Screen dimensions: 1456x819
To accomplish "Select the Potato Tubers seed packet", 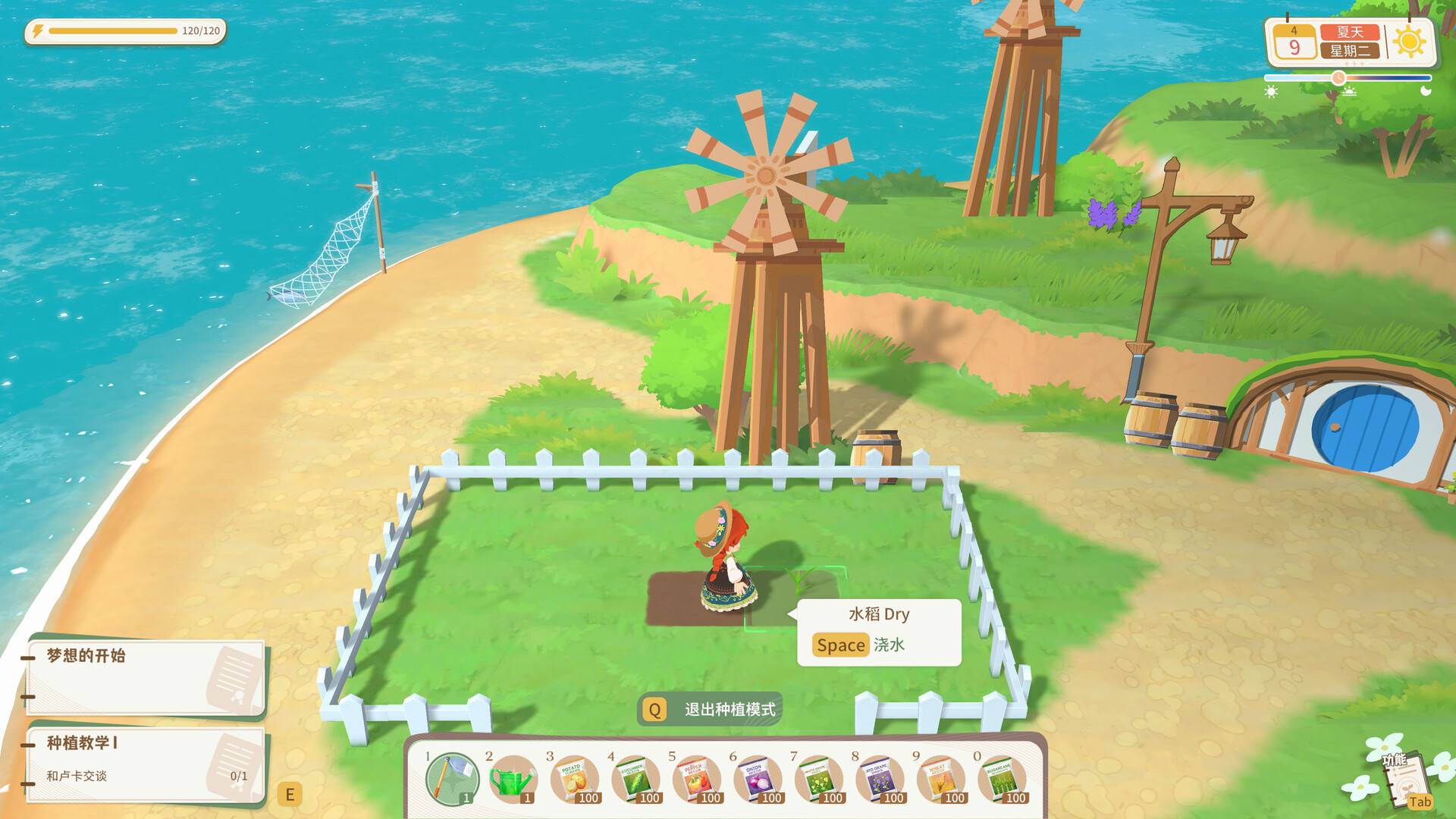I will tap(574, 777).
